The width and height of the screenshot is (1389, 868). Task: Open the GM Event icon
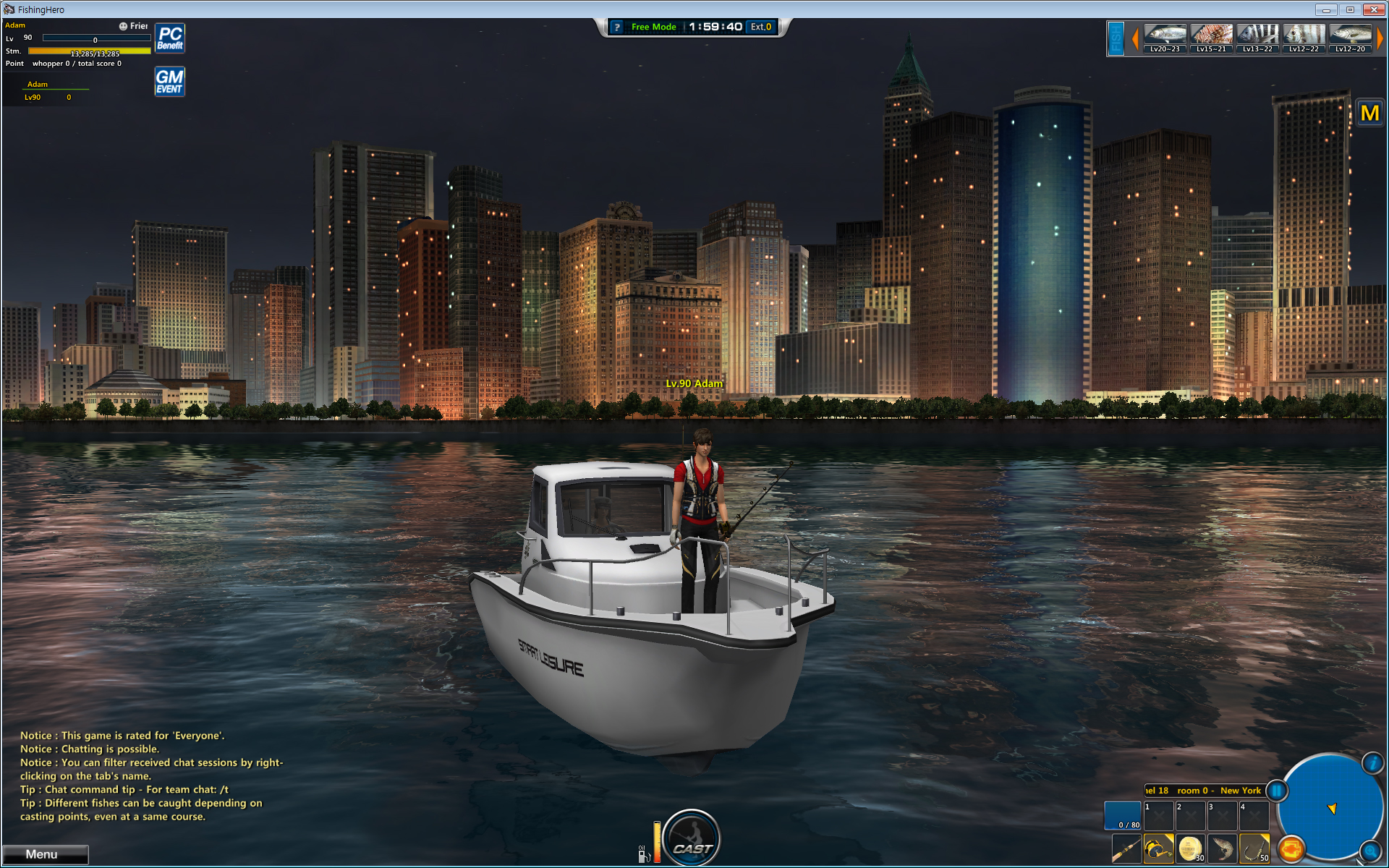170,82
